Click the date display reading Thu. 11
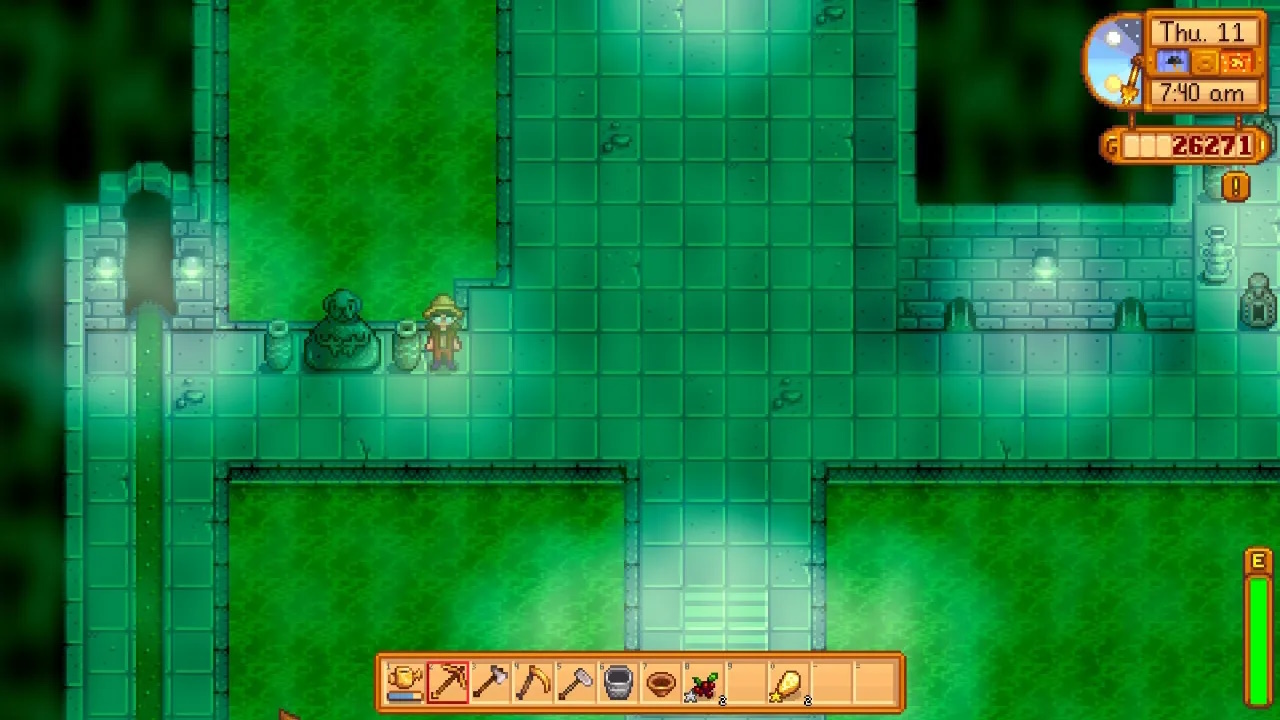The width and height of the screenshot is (1280, 720). point(1205,31)
